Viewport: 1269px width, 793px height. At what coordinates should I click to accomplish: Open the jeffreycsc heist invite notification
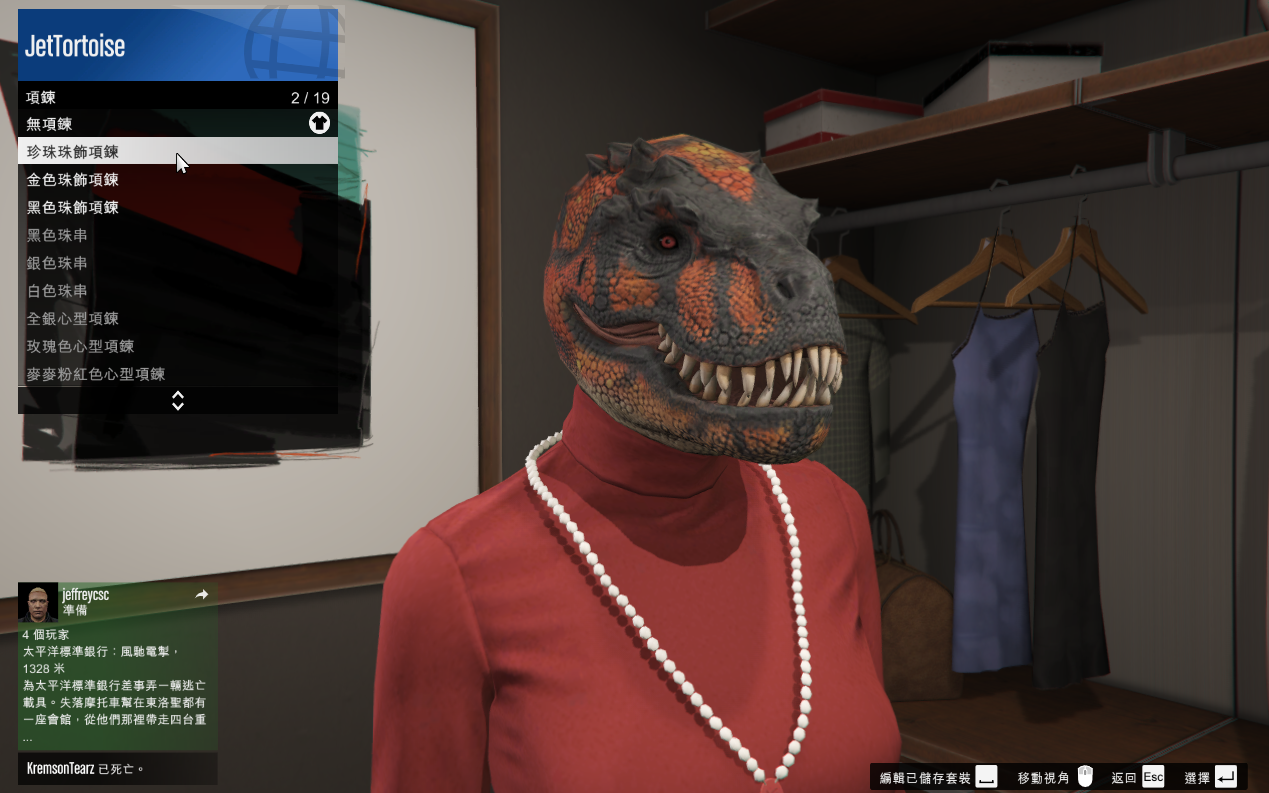[x=117, y=666]
